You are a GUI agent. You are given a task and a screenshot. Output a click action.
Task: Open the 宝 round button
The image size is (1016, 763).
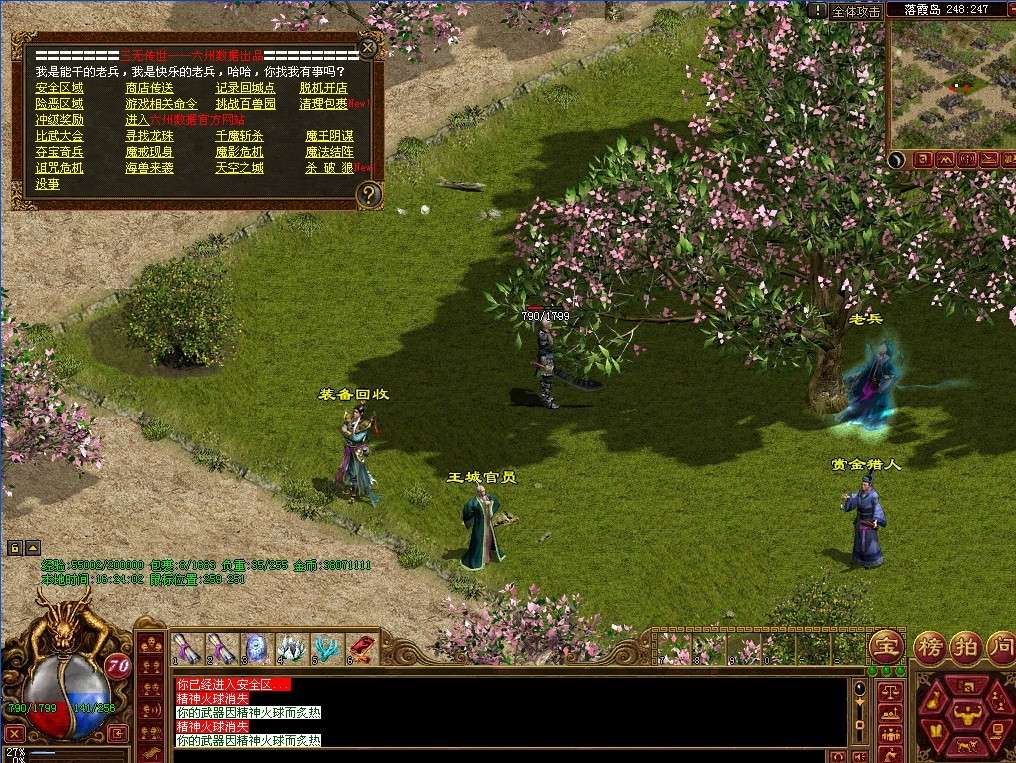(885, 646)
